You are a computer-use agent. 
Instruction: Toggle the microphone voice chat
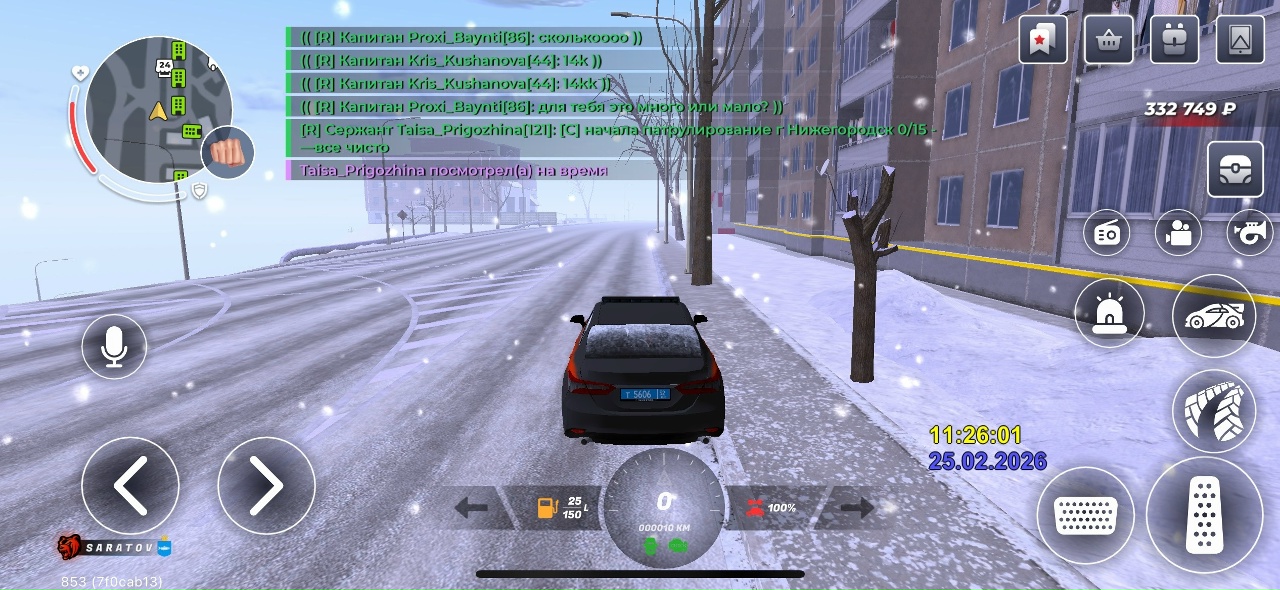click(x=114, y=346)
